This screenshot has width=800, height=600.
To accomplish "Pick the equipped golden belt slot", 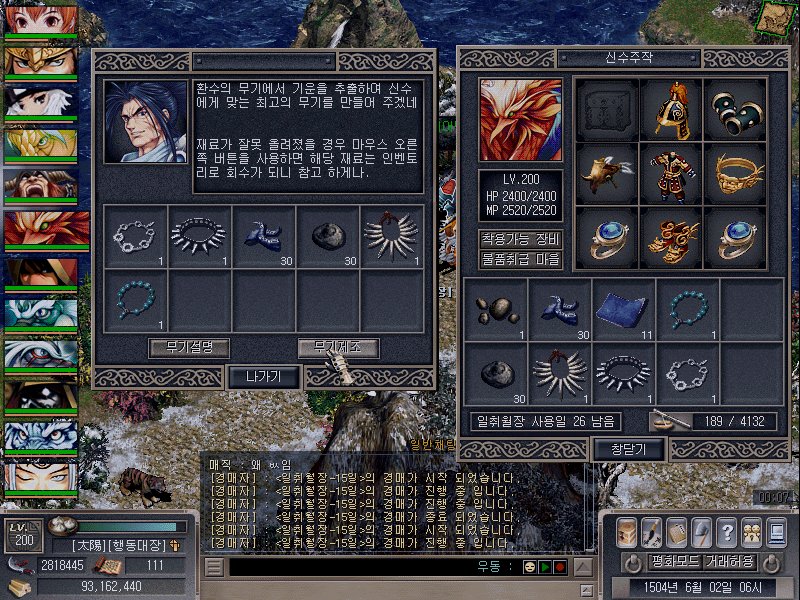I will click(735, 171).
